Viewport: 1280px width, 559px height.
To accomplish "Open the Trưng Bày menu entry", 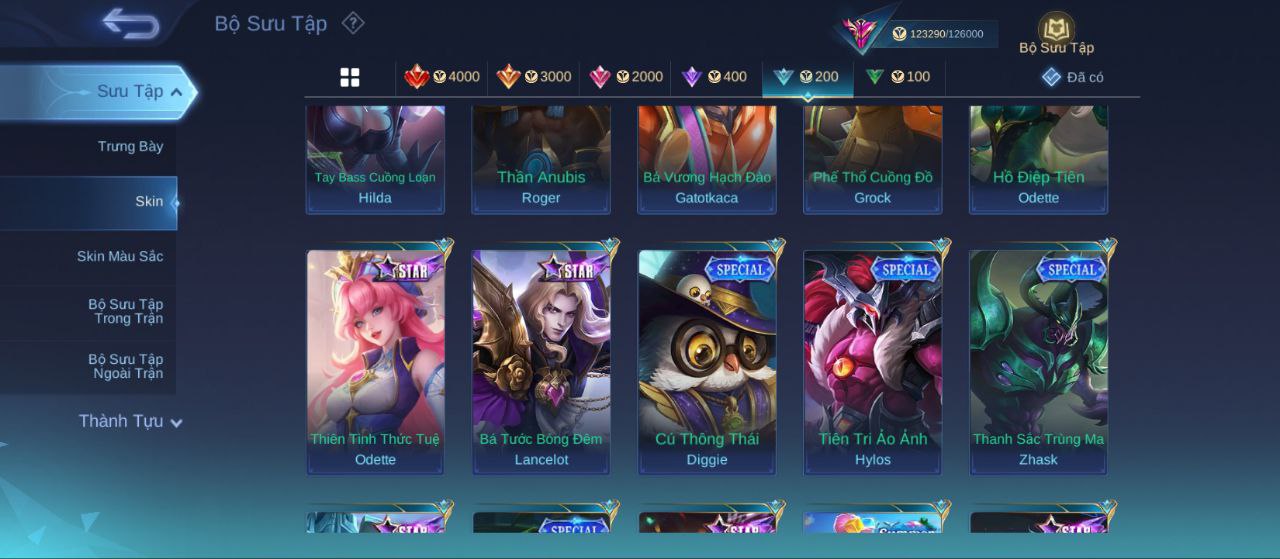I will tap(130, 147).
